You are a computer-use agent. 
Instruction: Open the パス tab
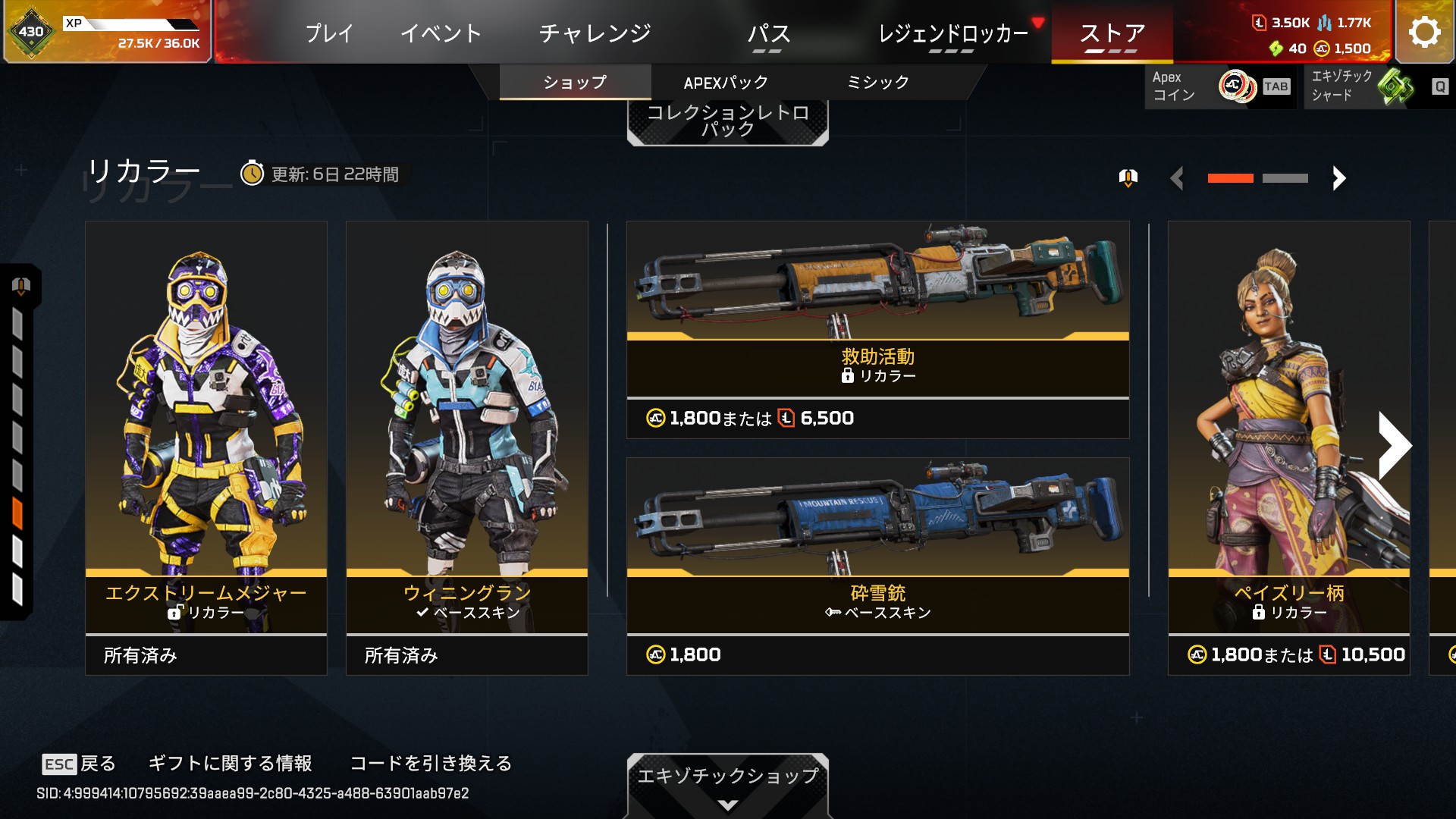tap(768, 33)
